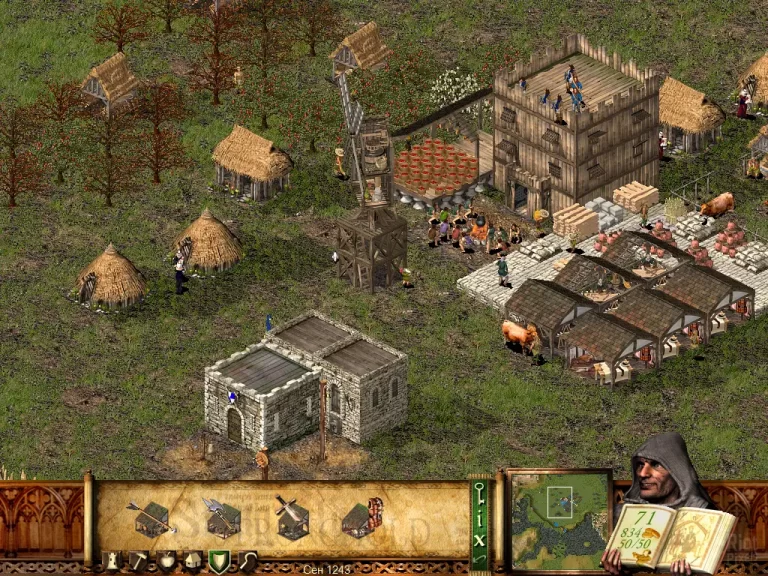Select the shield weapons category
The image size is (768, 576).
point(219,561)
